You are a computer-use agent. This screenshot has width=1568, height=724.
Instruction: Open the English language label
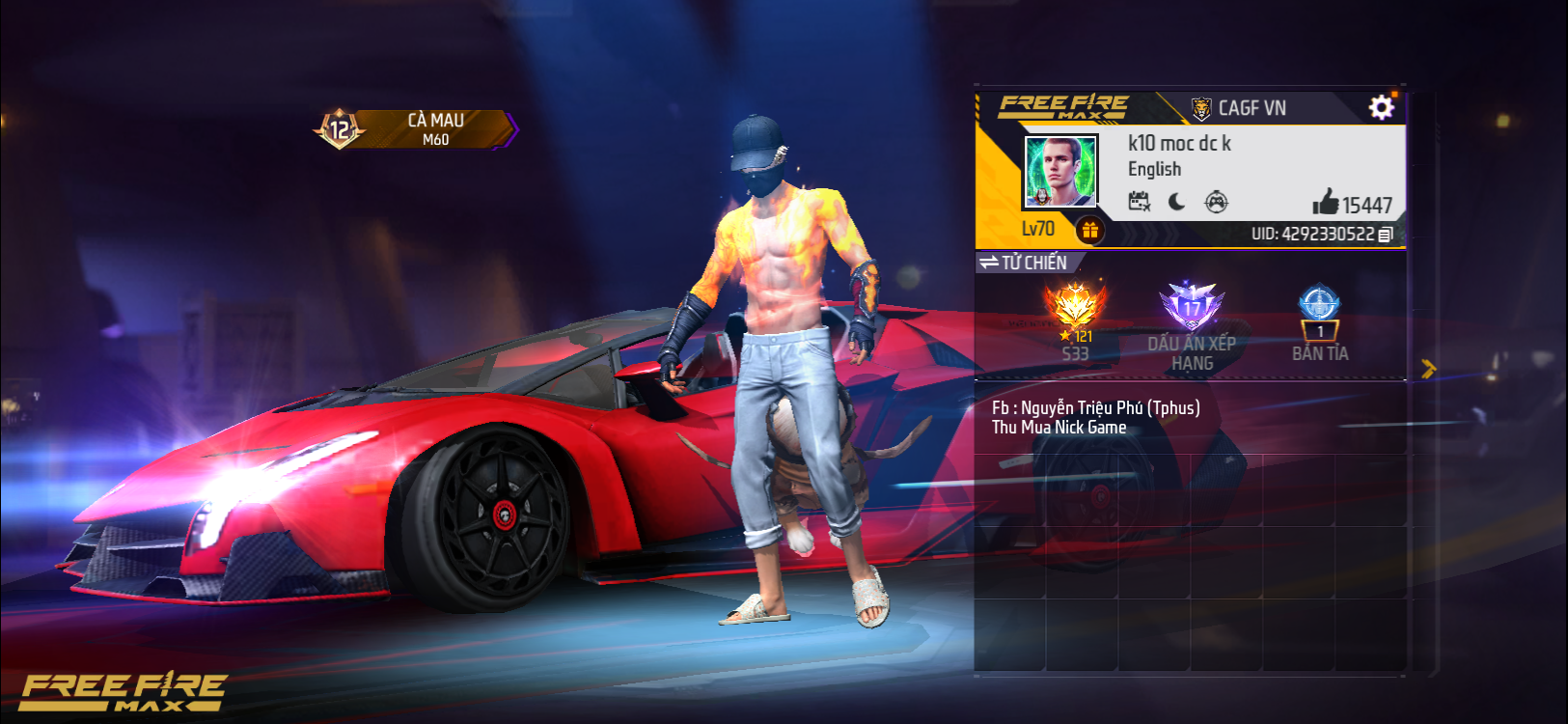click(x=1155, y=169)
